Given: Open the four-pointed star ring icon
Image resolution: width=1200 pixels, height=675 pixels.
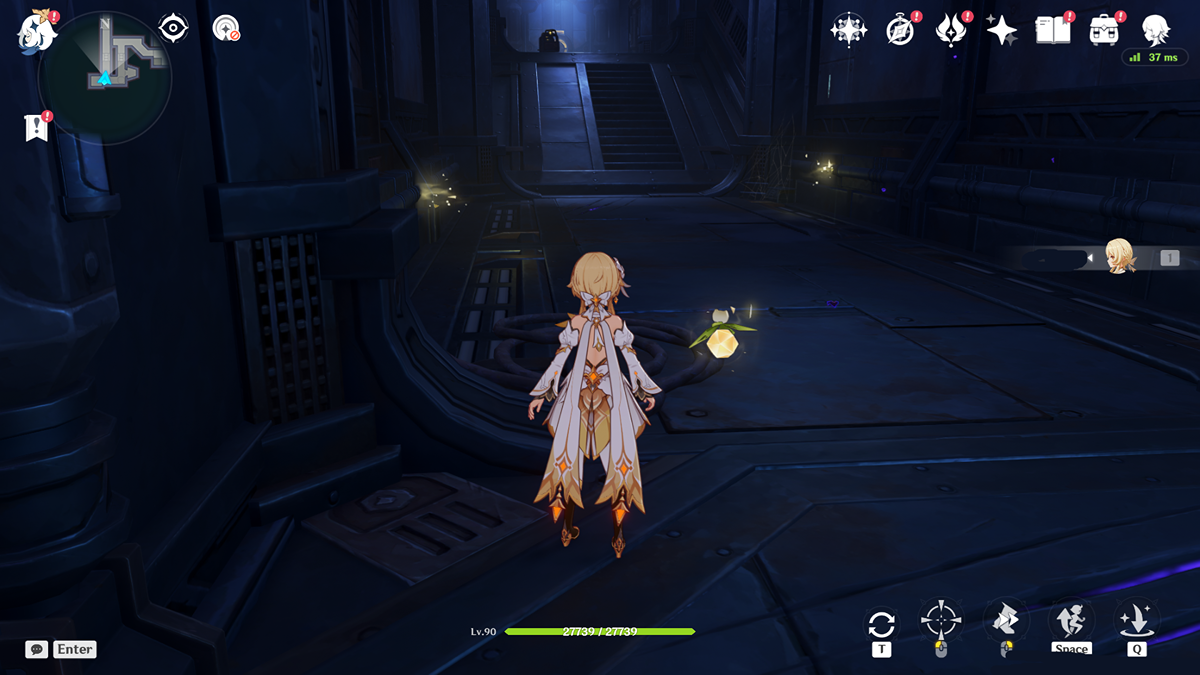Looking at the screenshot, I should pyautogui.click(x=848, y=29).
